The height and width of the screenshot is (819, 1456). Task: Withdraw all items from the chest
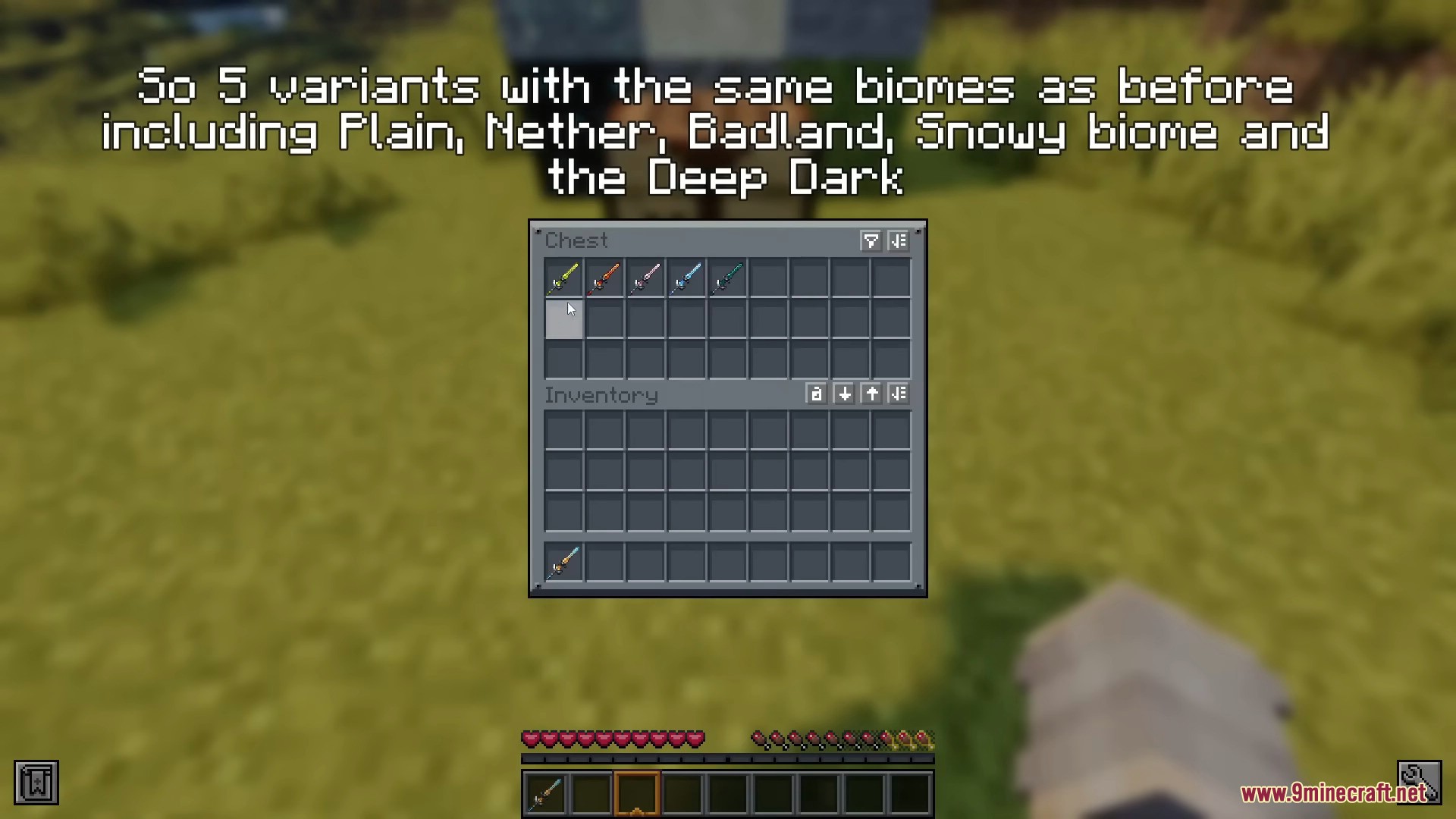(871, 394)
